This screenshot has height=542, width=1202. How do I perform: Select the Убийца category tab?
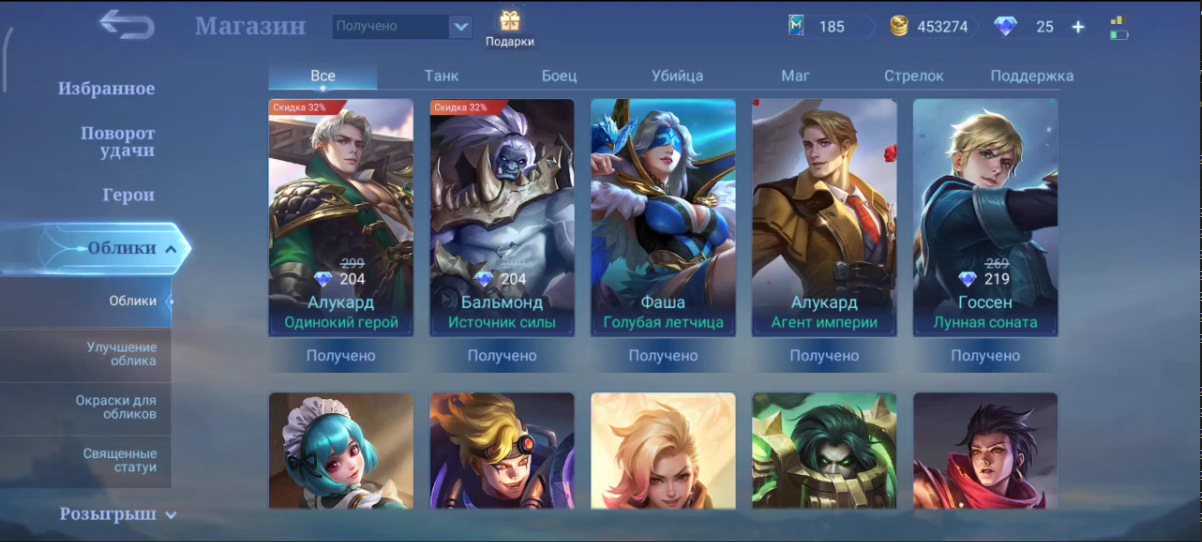point(677,76)
